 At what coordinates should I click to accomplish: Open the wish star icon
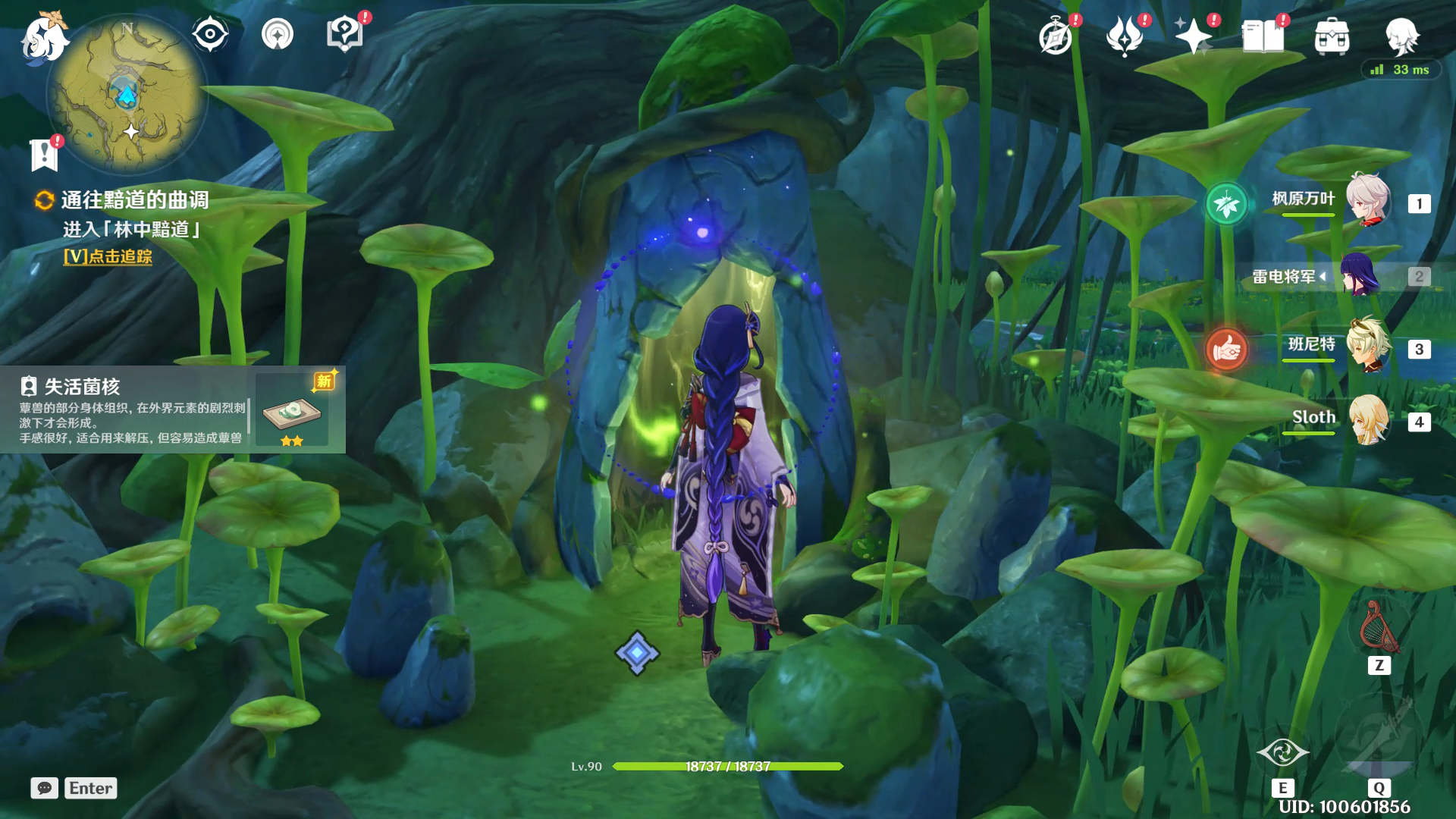(x=1193, y=36)
